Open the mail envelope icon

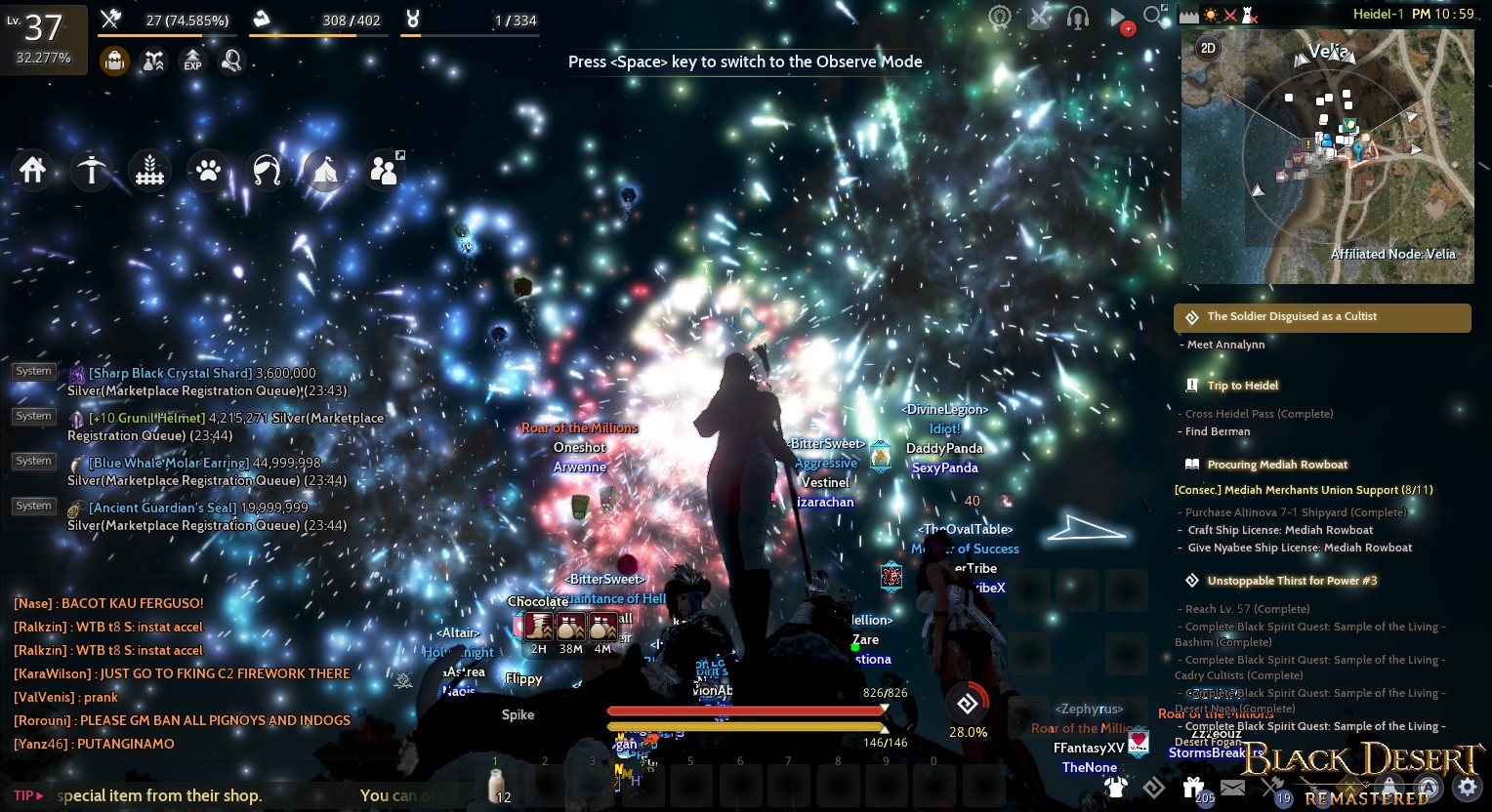coord(1232,787)
